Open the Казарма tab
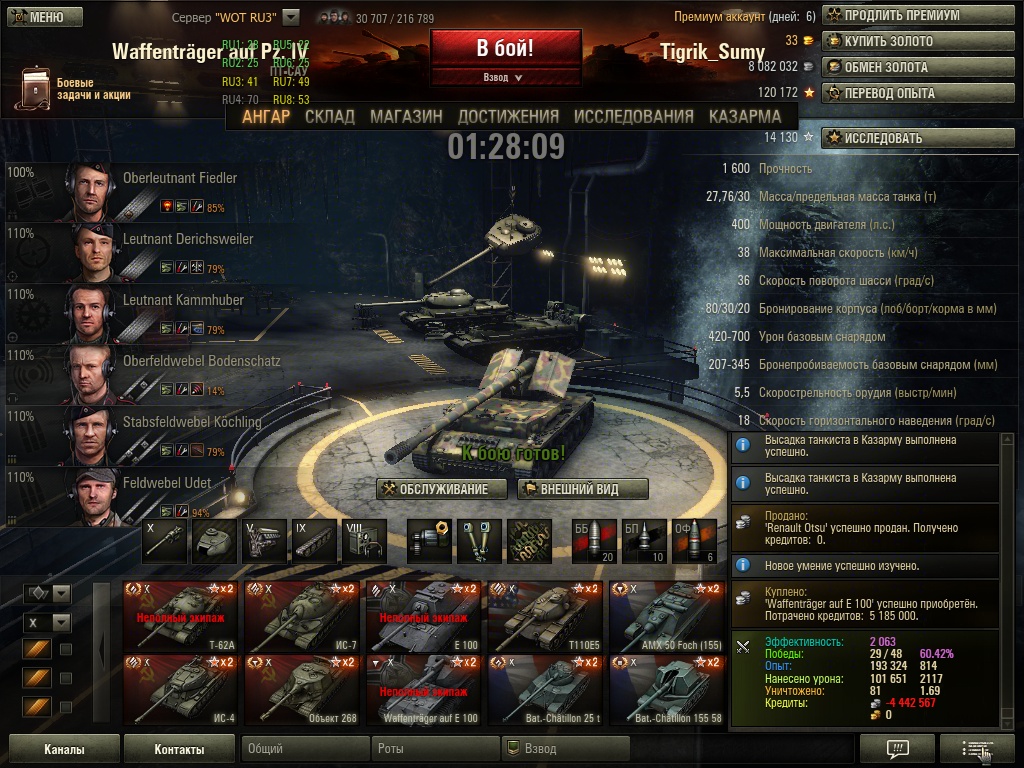Viewport: 1024px width, 768px height. pos(745,116)
